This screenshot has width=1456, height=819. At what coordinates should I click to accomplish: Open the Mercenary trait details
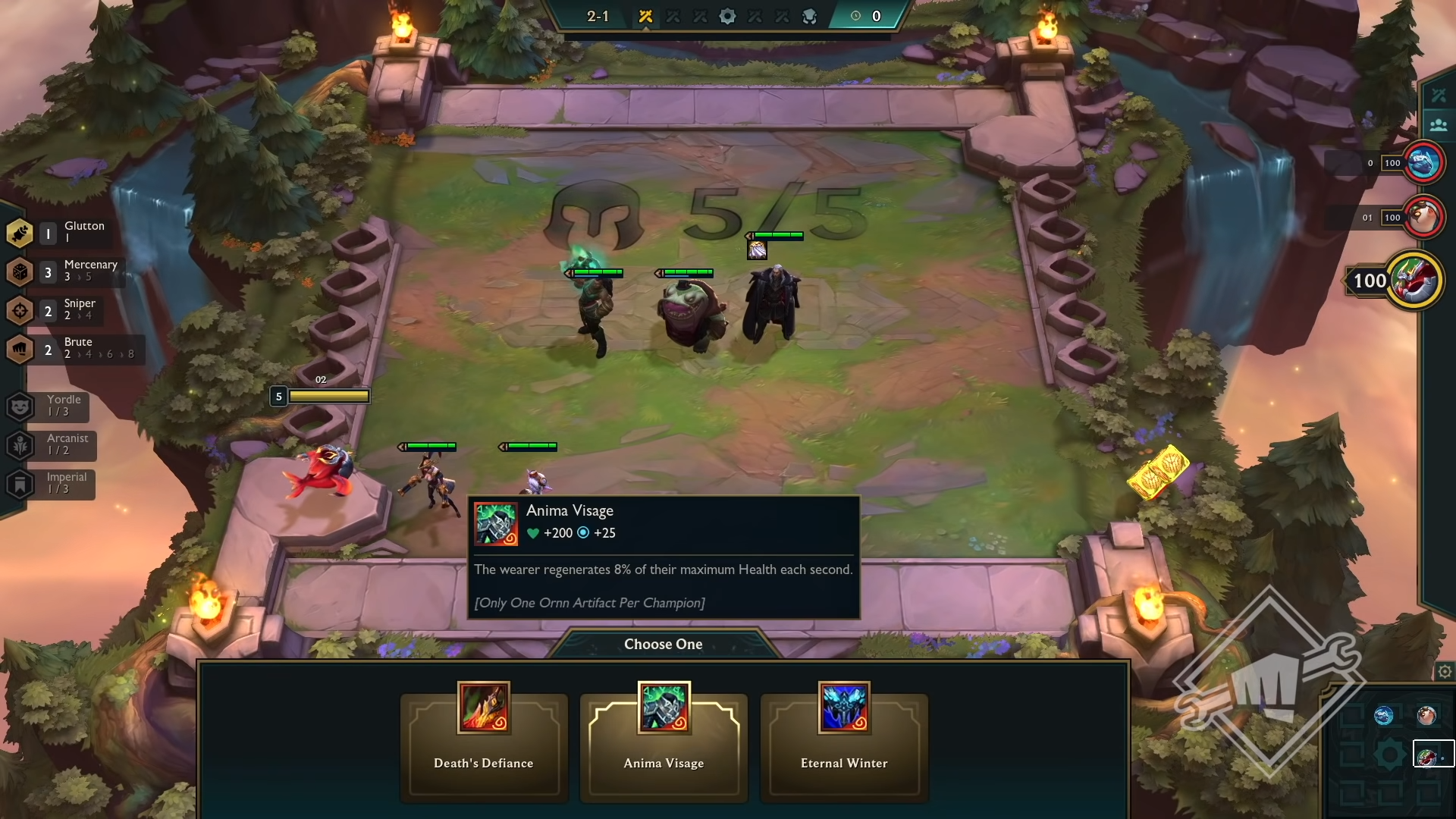coord(20,272)
